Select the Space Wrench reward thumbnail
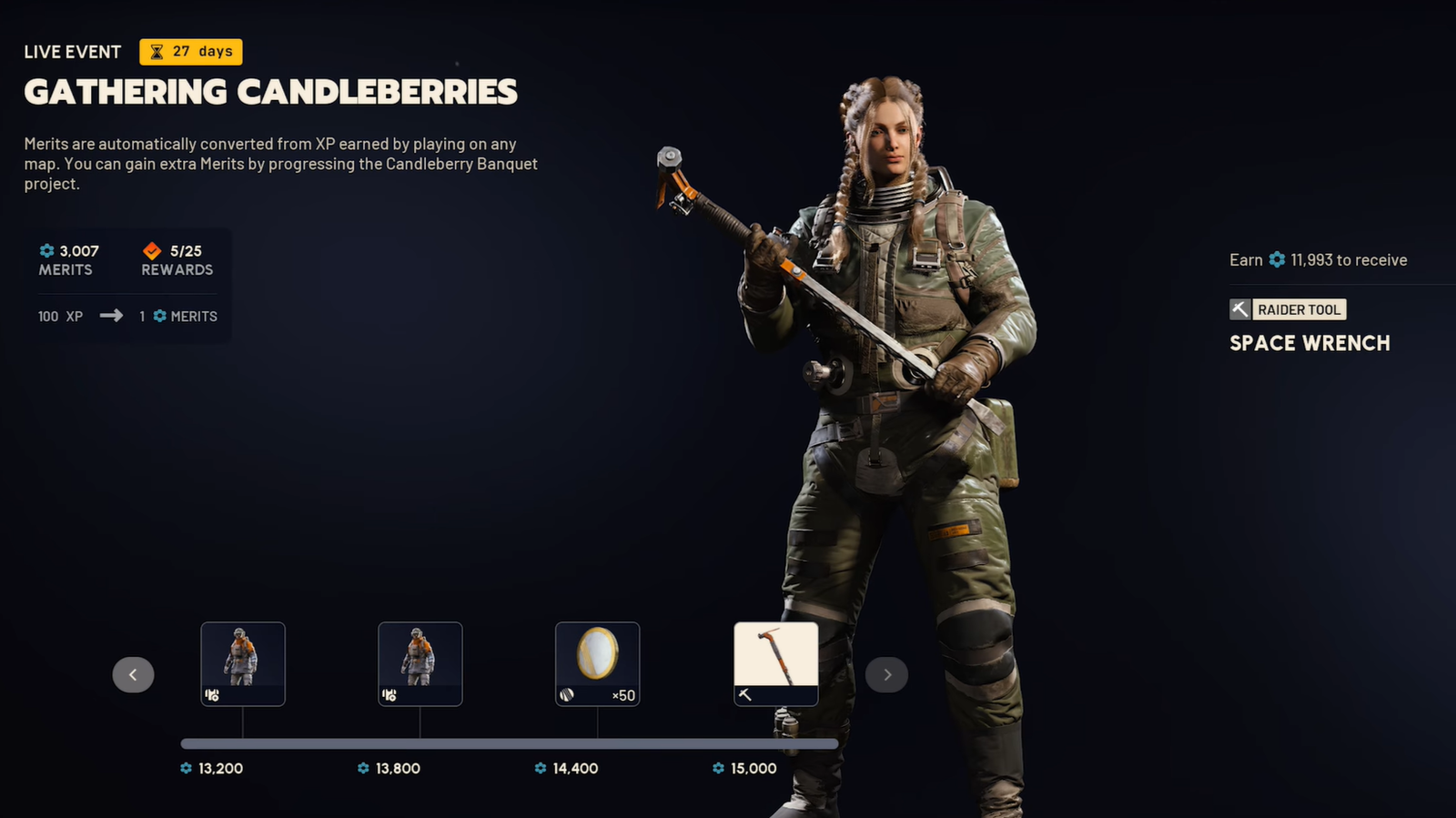1456x818 pixels. (775, 663)
